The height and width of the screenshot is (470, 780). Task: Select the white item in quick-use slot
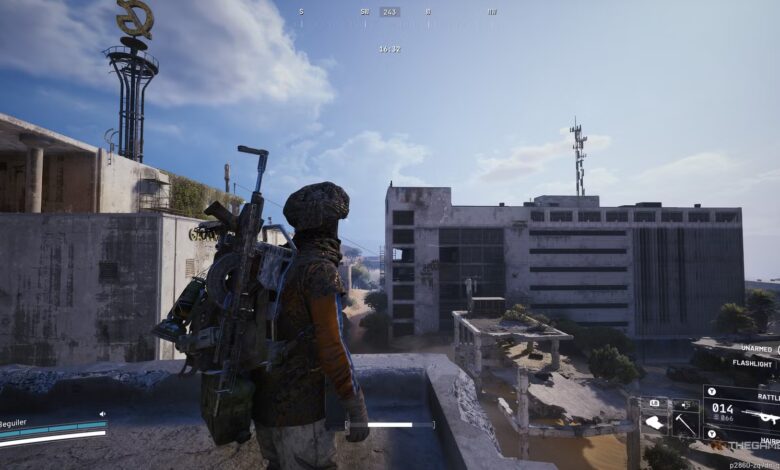point(655,423)
